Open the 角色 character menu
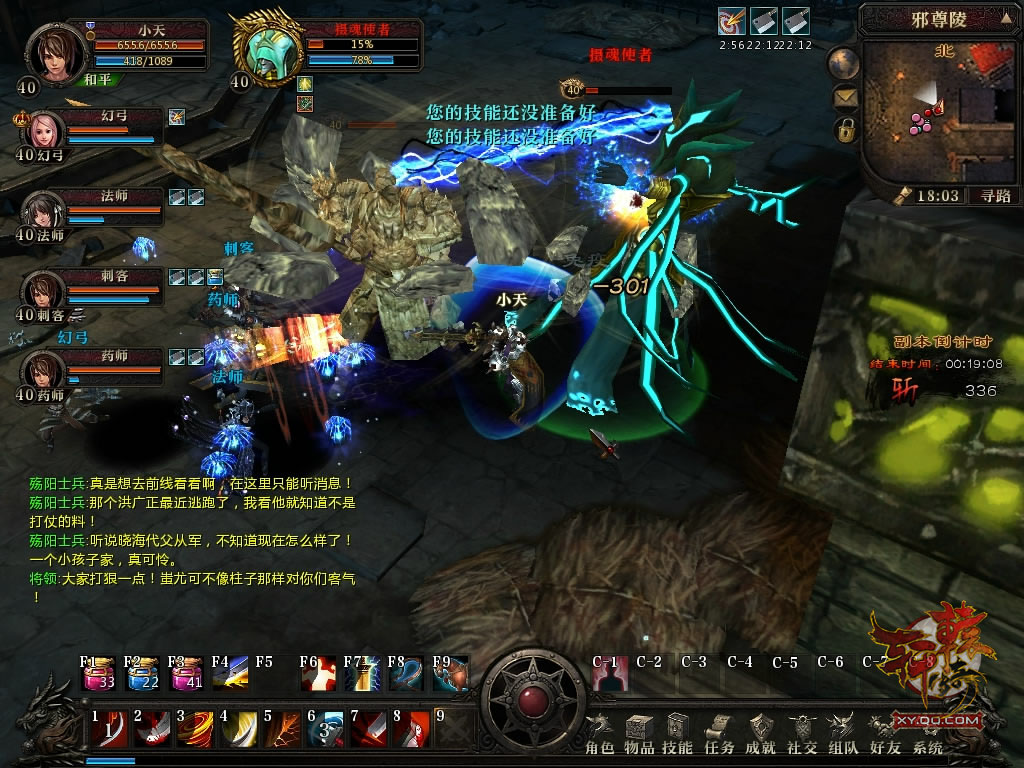 click(x=601, y=735)
